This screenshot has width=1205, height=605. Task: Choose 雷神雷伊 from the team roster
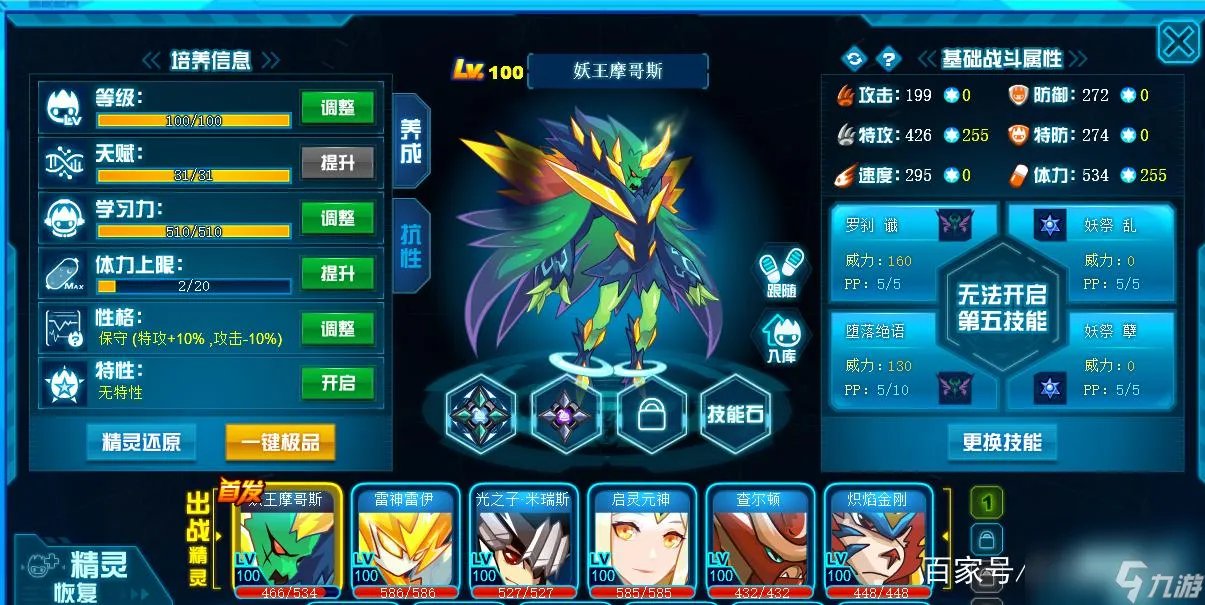point(404,540)
